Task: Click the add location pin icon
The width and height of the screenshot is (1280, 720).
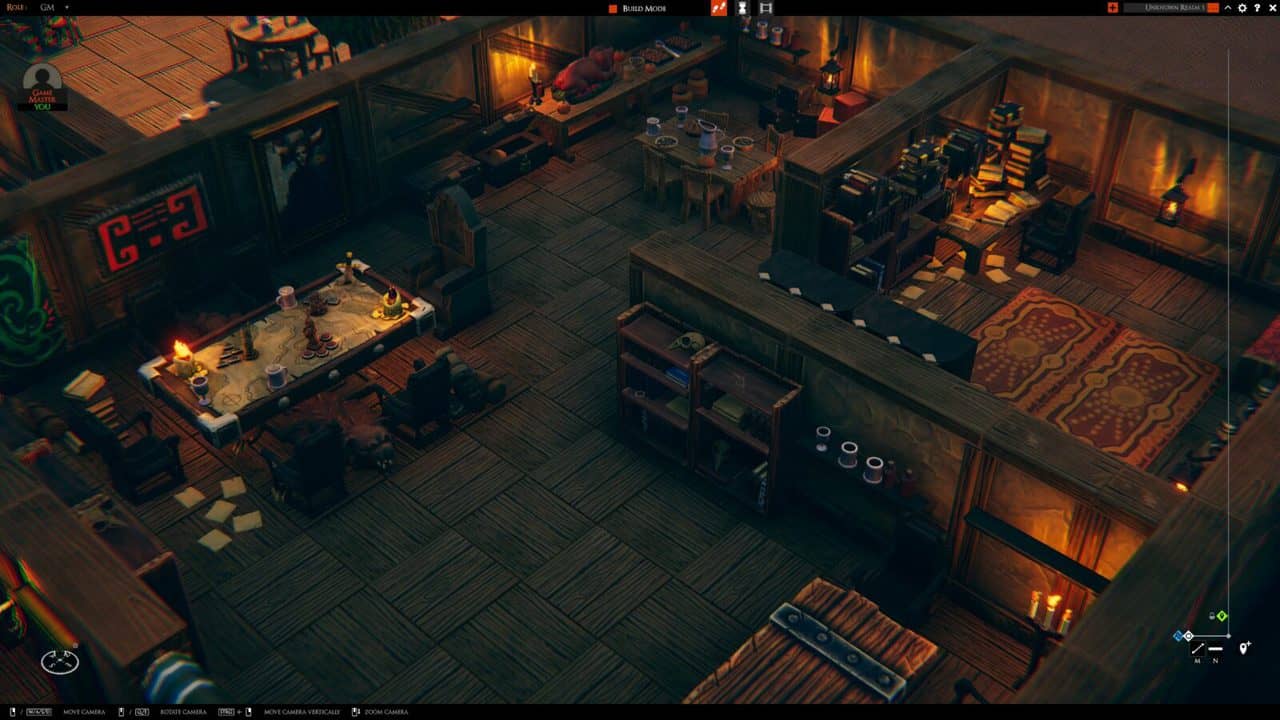Action: click(1243, 648)
